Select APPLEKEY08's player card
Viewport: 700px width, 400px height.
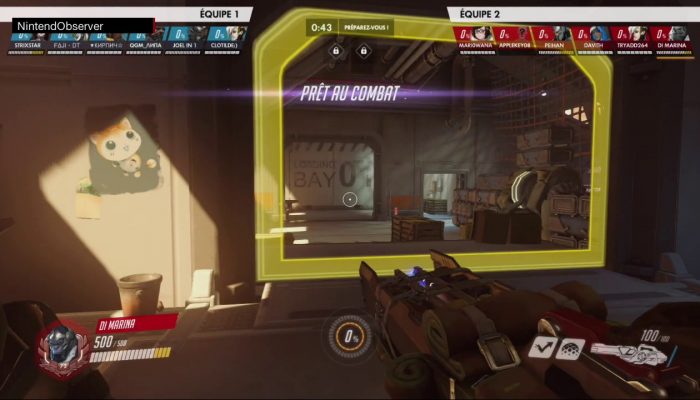515,37
